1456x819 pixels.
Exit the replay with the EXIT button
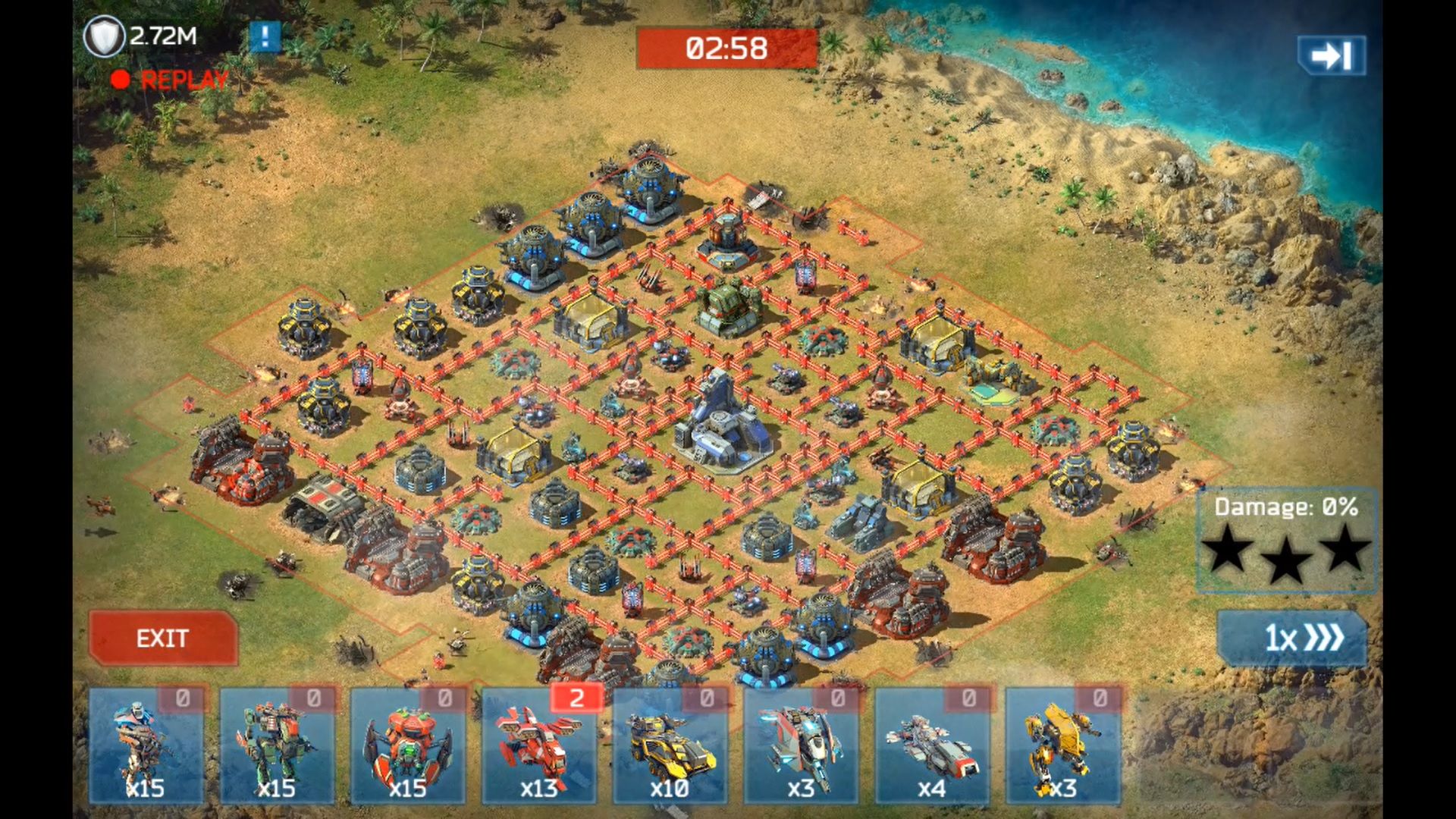(163, 639)
